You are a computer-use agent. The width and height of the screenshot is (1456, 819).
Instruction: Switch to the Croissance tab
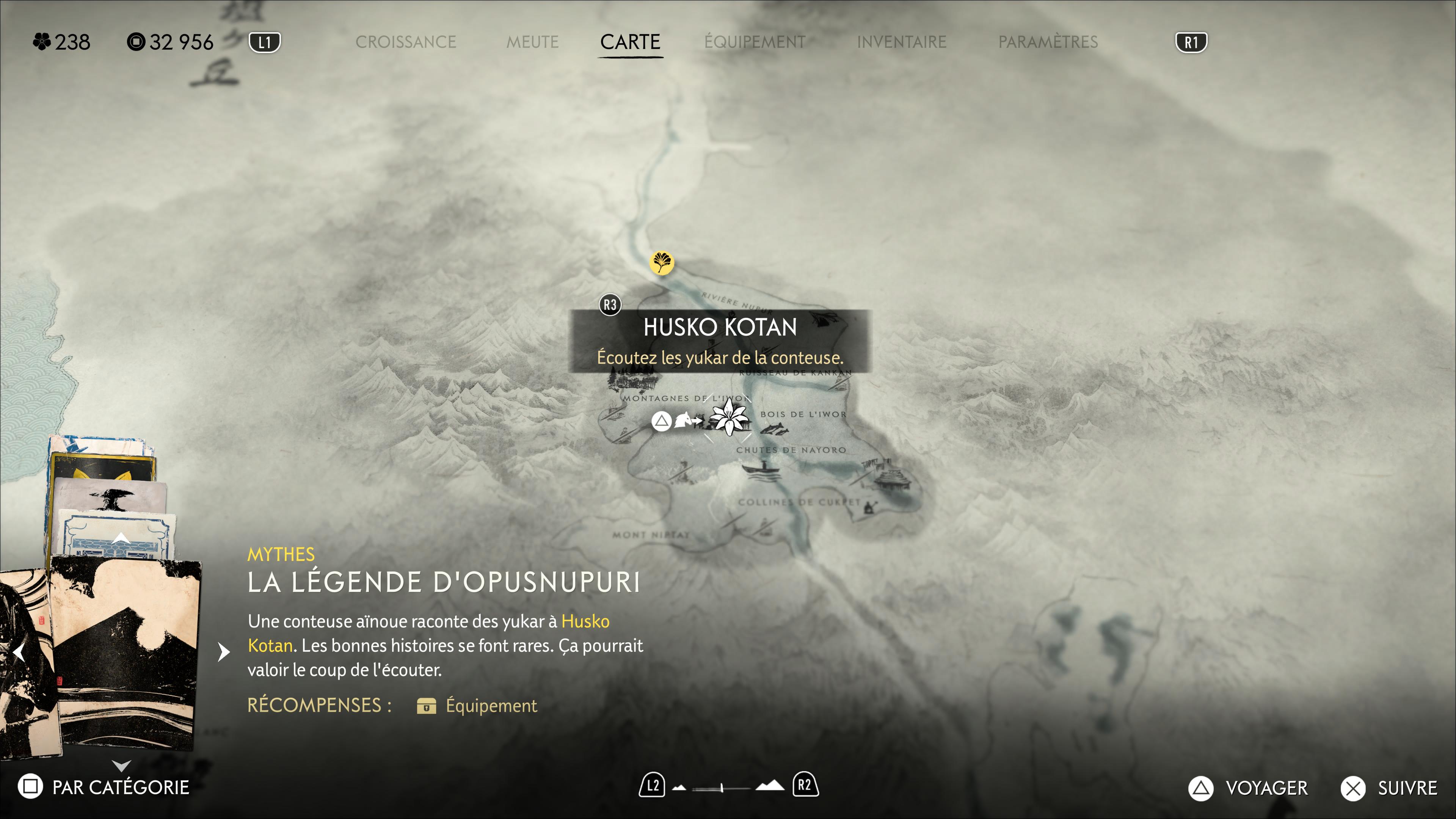click(405, 42)
